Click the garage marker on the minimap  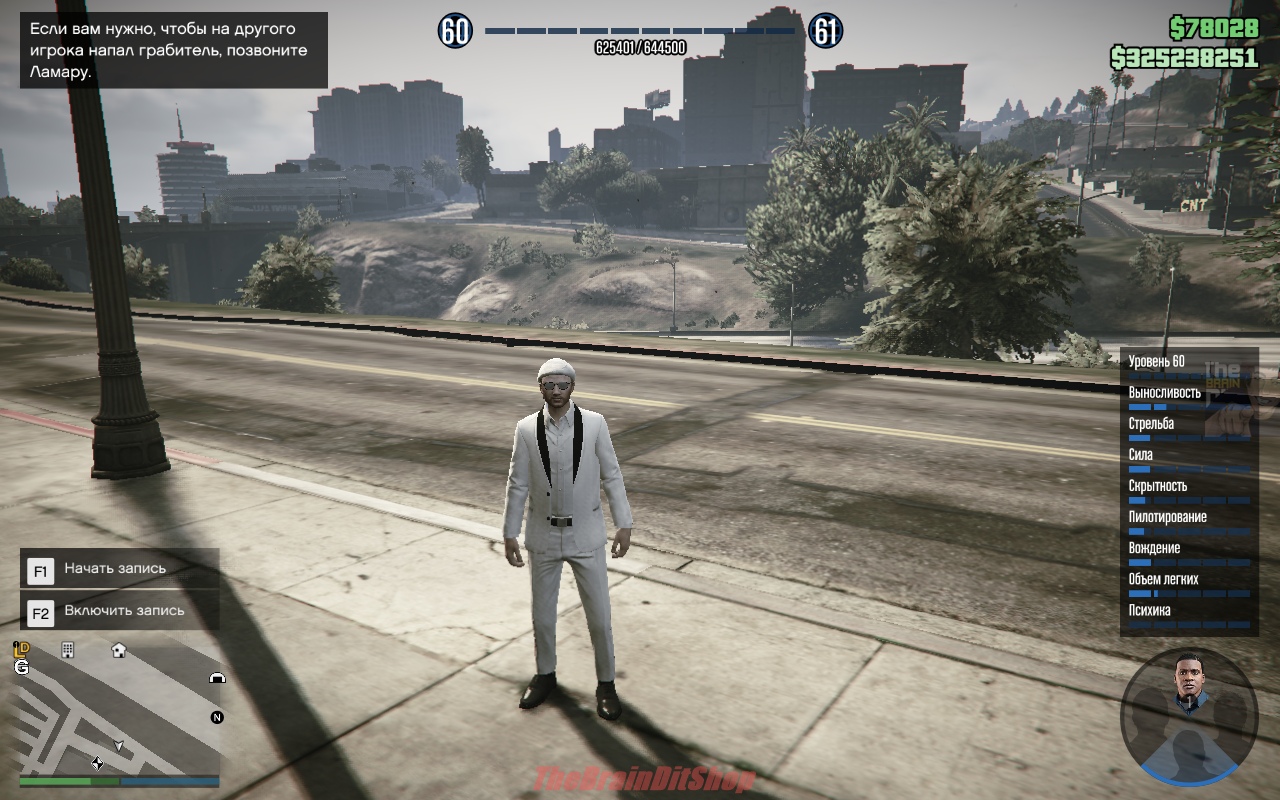click(216, 677)
